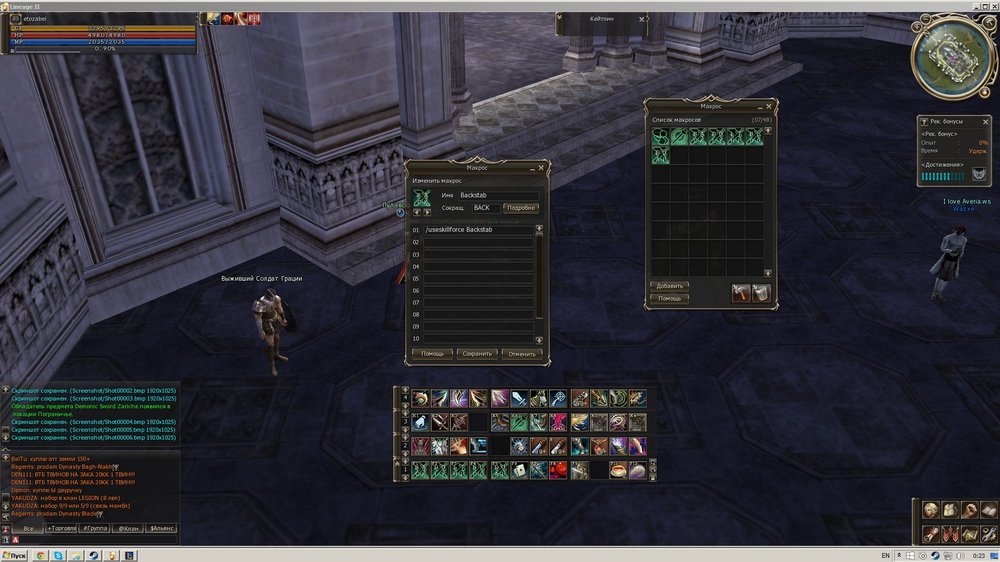This screenshot has height=562, width=1000.
Task: Click the circular minimap
Action: pyautogui.click(x=950, y=58)
